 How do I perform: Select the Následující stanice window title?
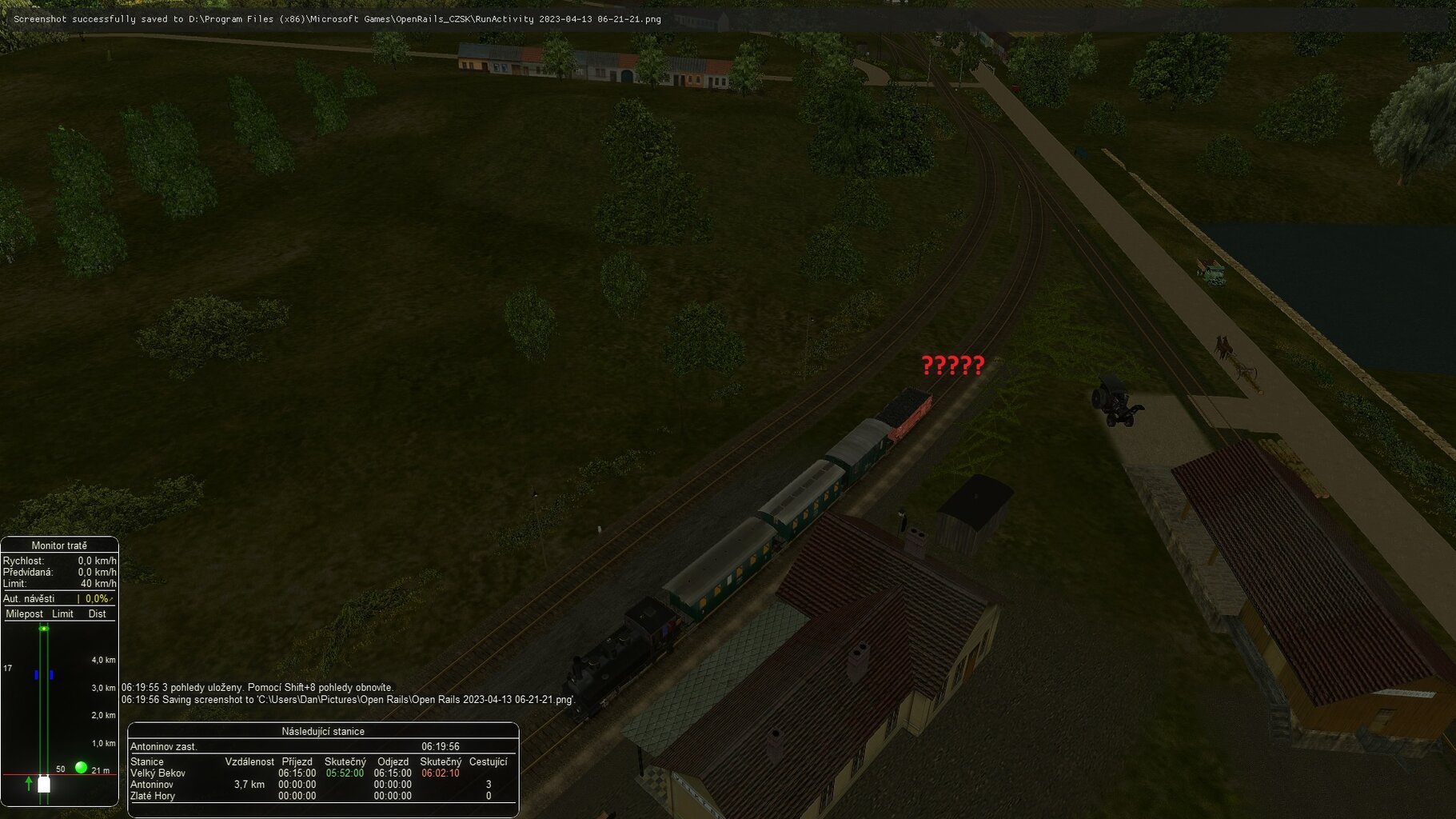pos(323,731)
